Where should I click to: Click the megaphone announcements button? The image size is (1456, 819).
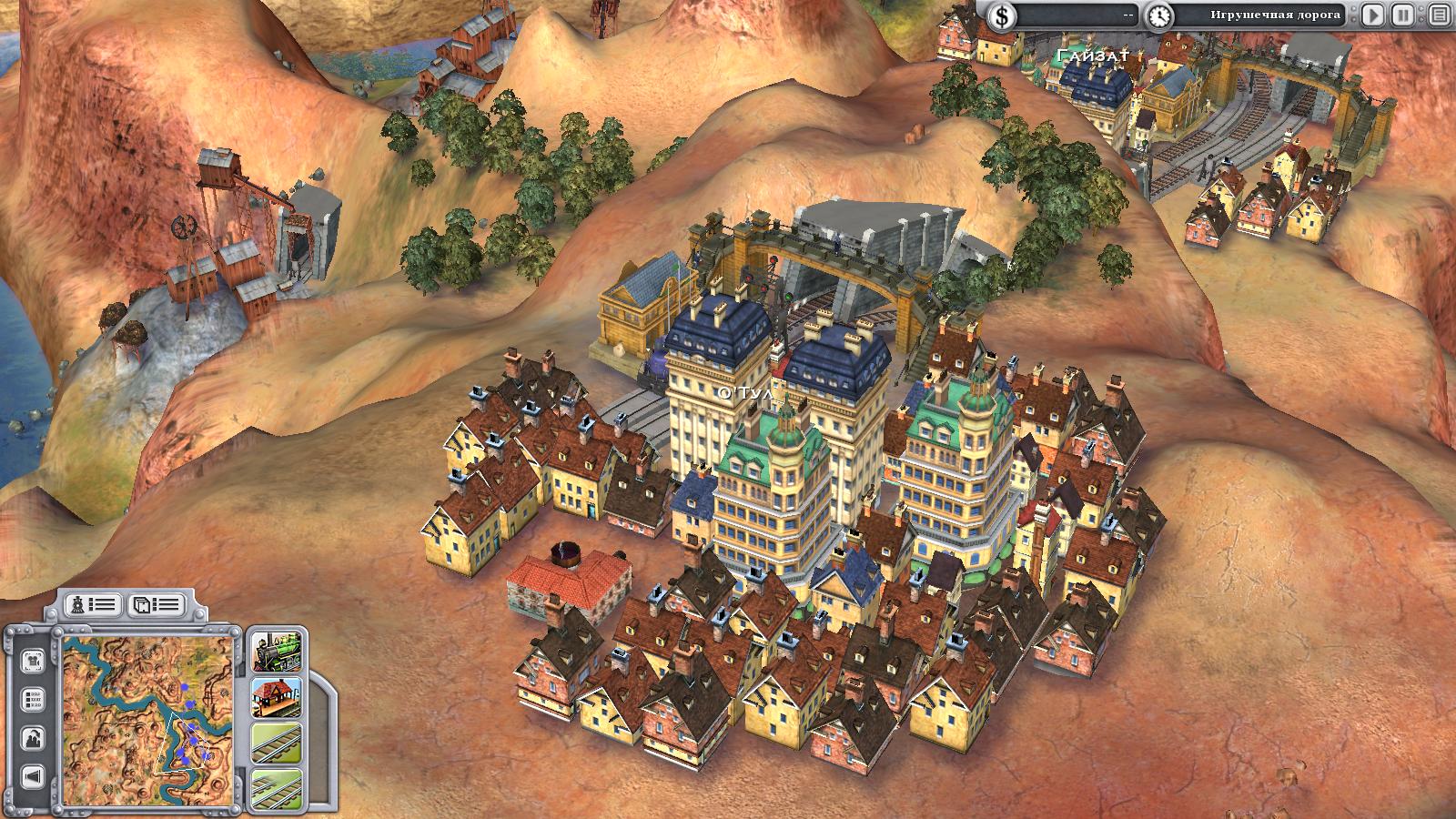pyautogui.click(x=34, y=776)
